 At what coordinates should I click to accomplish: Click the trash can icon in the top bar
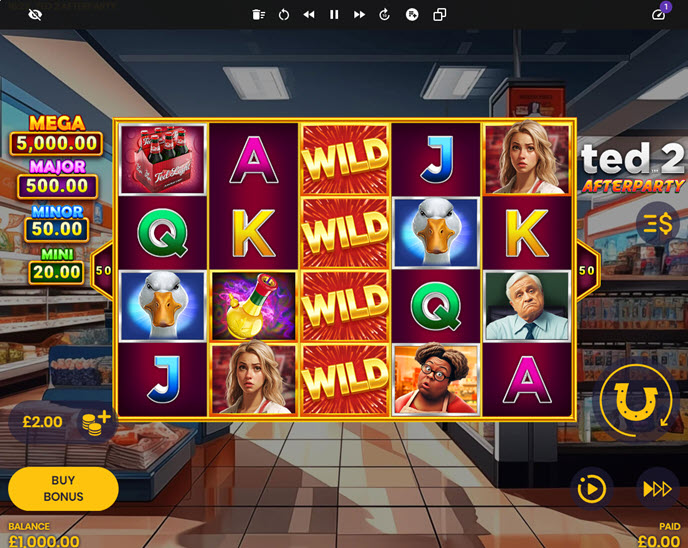(x=258, y=15)
